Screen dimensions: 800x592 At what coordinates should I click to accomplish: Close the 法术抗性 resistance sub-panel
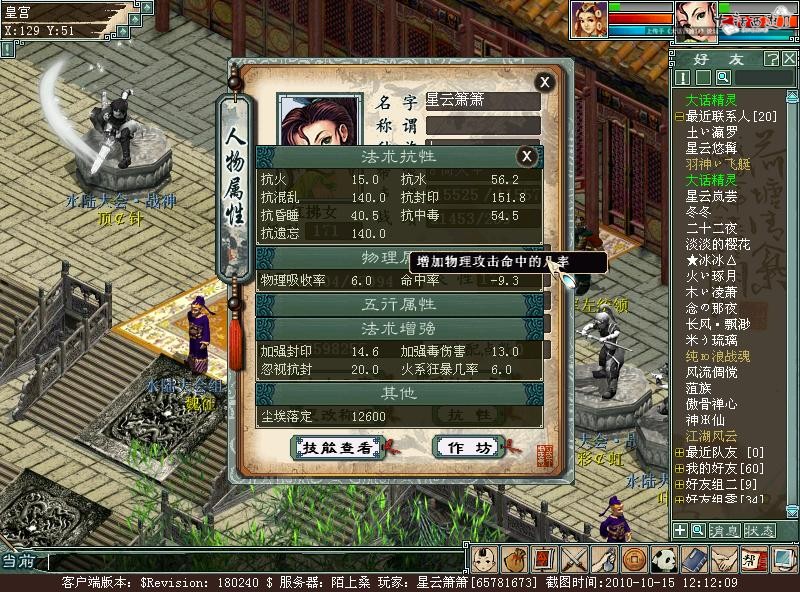[528, 155]
